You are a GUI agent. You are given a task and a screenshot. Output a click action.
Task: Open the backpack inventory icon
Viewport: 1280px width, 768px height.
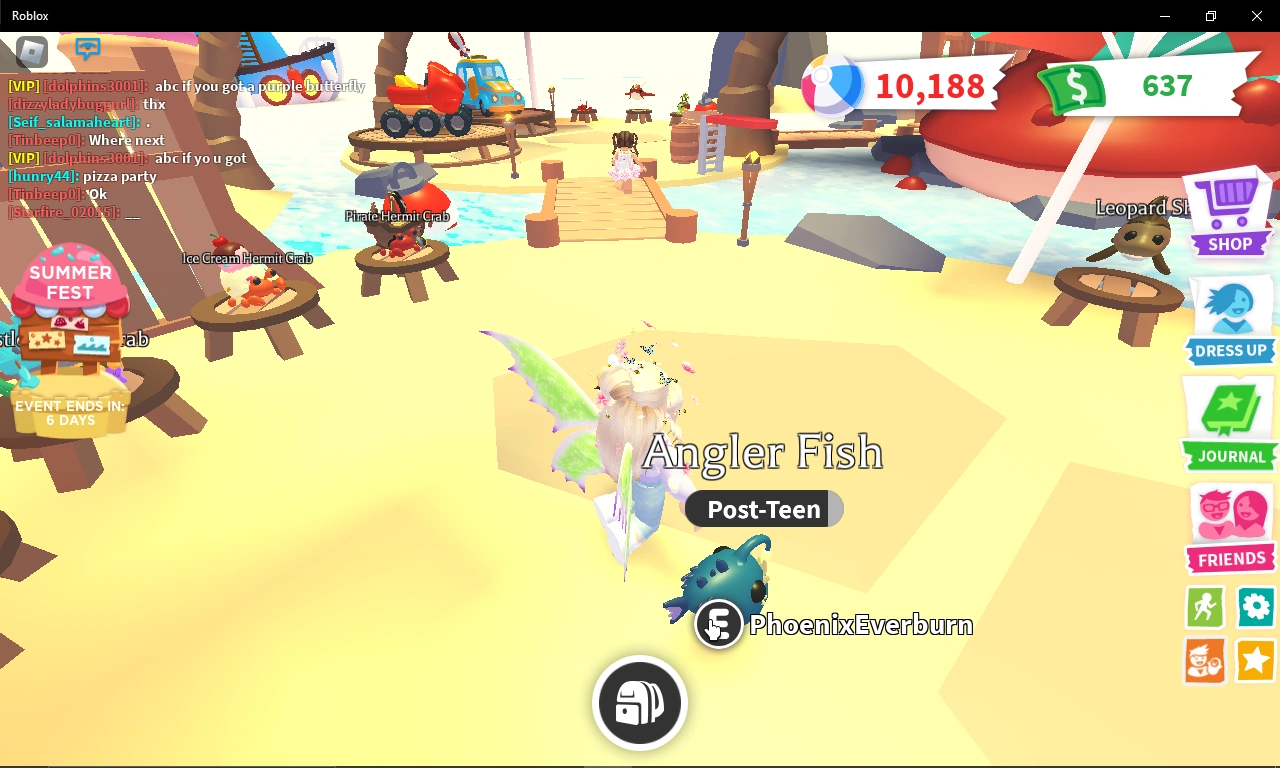(x=639, y=702)
